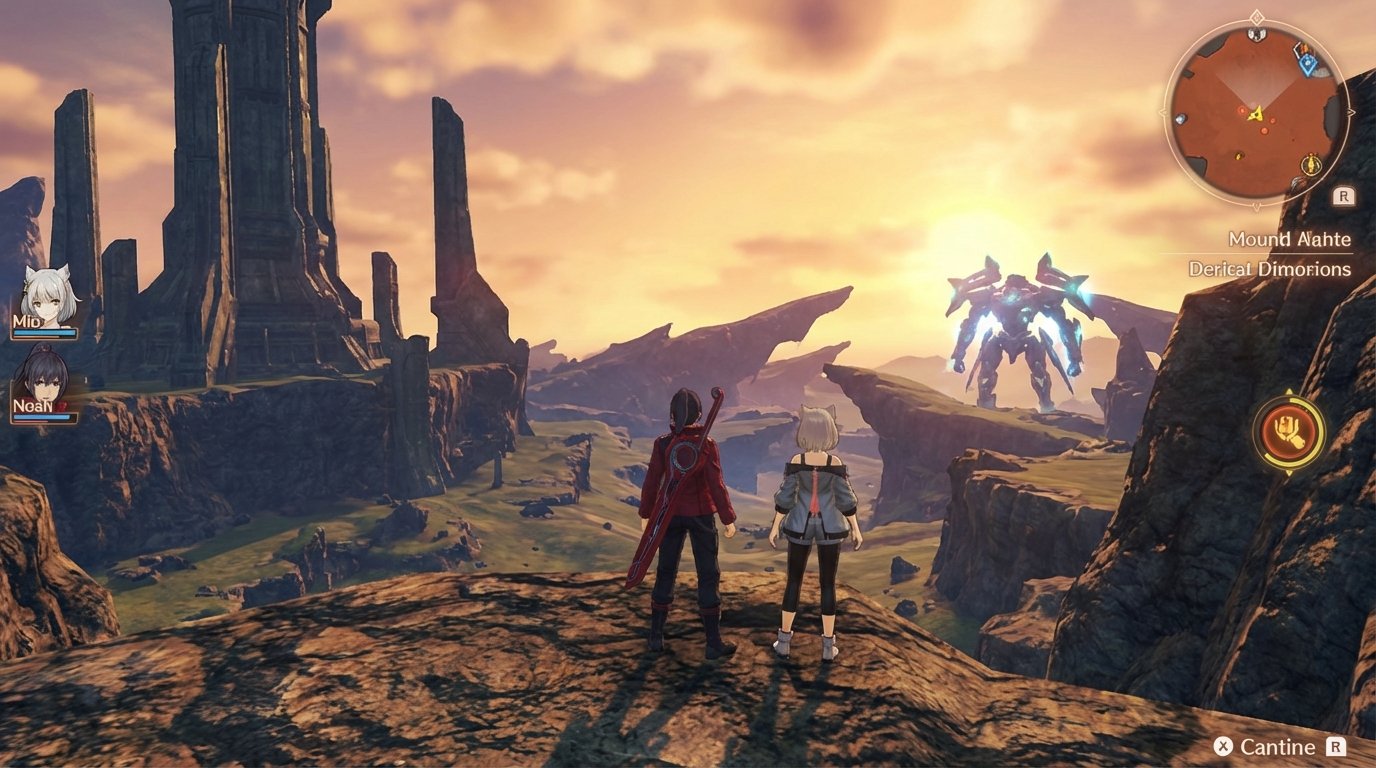Image resolution: width=1376 pixels, height=768 pixels.
Task: Click the Dericat Dimorions region text
Action: 1272,267
